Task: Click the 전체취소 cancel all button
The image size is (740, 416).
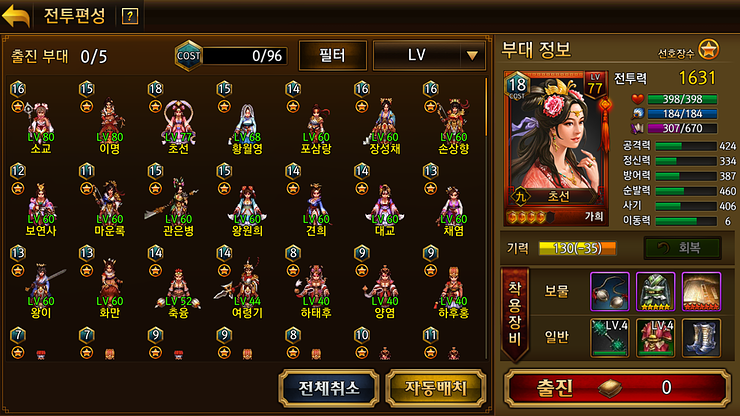Action: click(328, 386)
